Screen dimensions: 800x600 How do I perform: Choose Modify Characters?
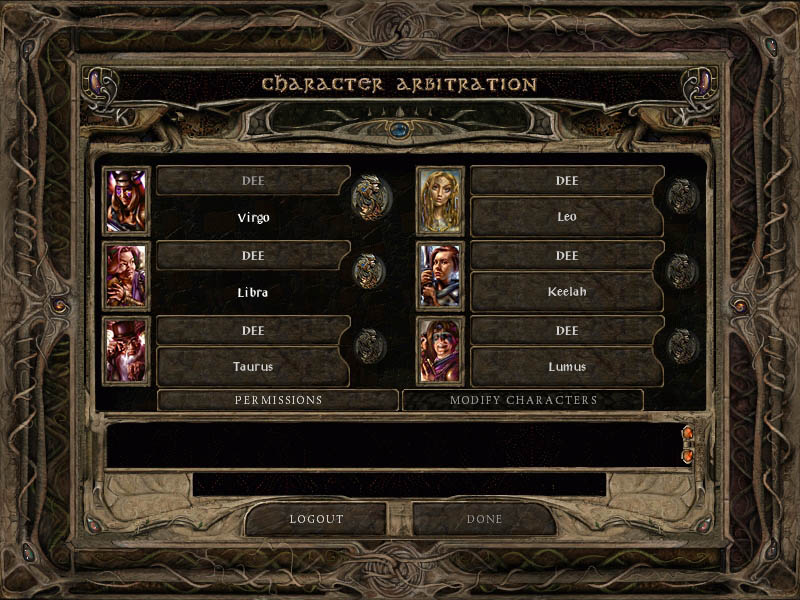coord(523,400)
